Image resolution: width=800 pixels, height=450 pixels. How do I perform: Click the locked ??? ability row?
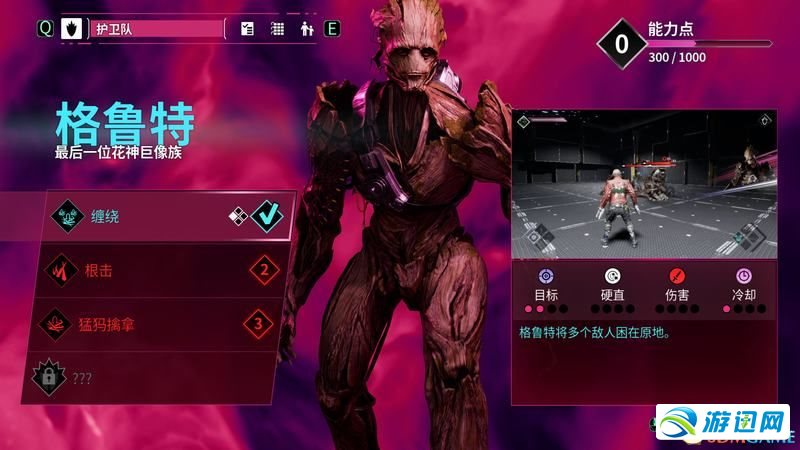pyautogui.click(x=160, y=377)
